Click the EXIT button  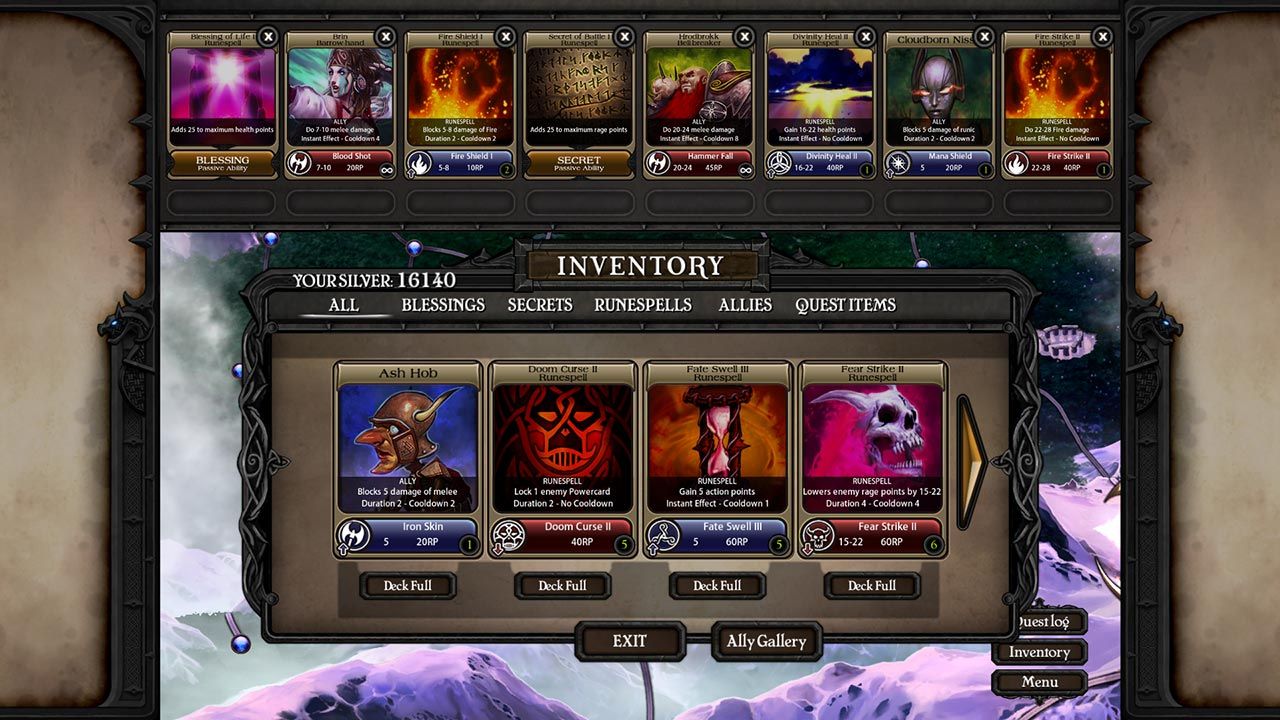click(630, 641)
